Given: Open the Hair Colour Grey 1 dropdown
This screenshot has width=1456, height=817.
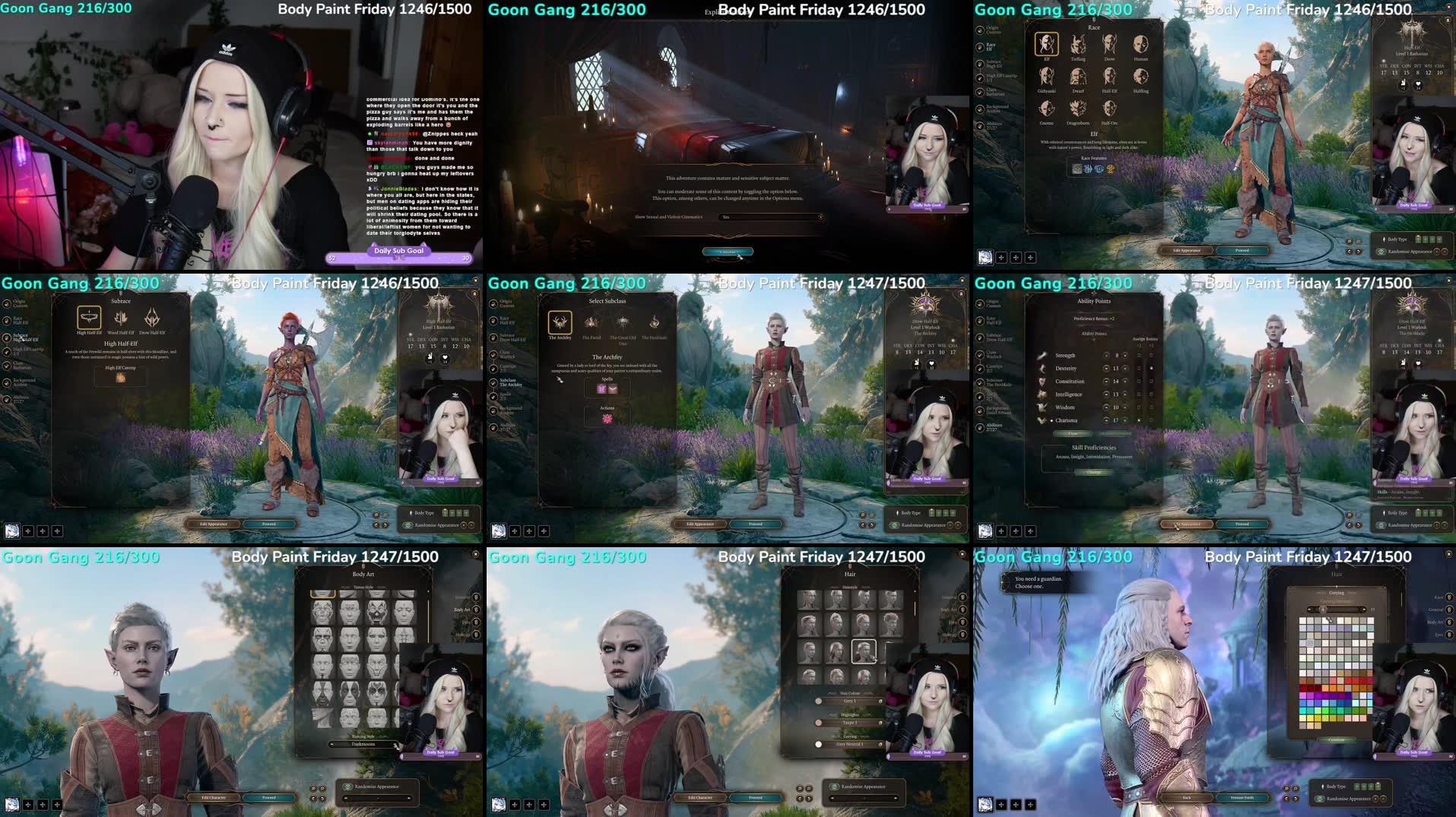Looking at the screenshot, I should point(849,701).
